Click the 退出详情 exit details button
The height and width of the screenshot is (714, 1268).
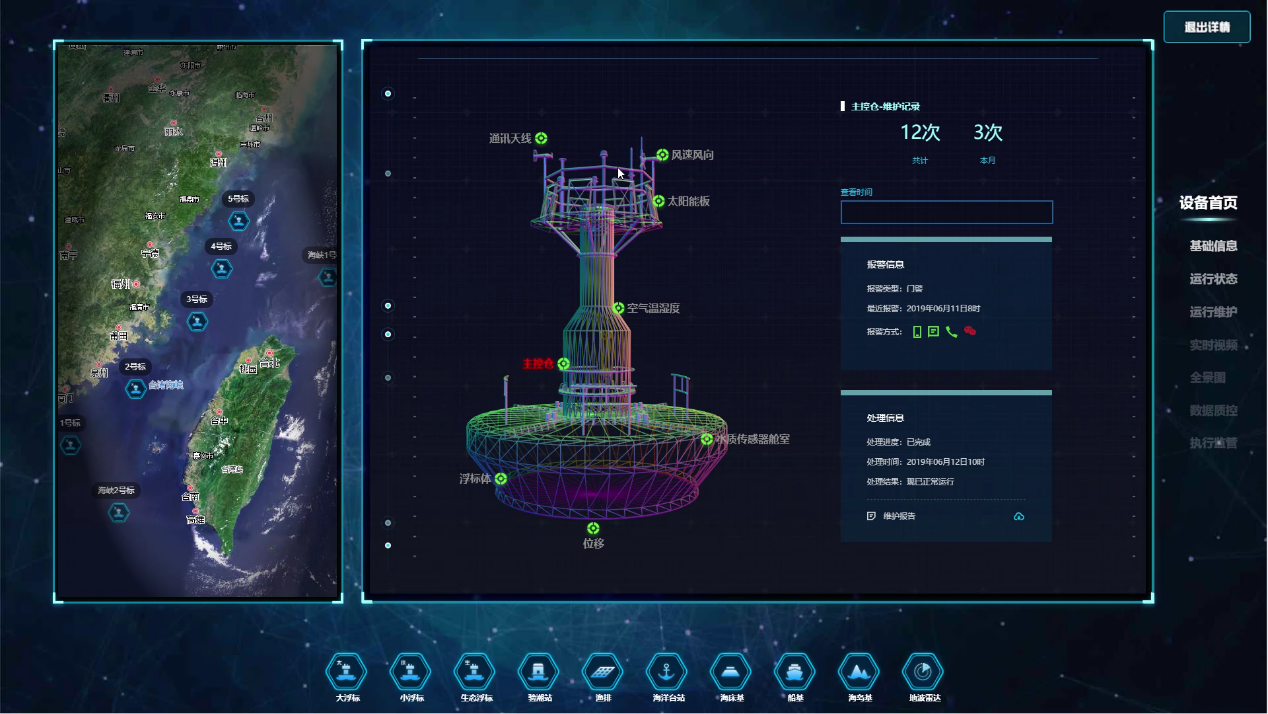pos(1206,27)
